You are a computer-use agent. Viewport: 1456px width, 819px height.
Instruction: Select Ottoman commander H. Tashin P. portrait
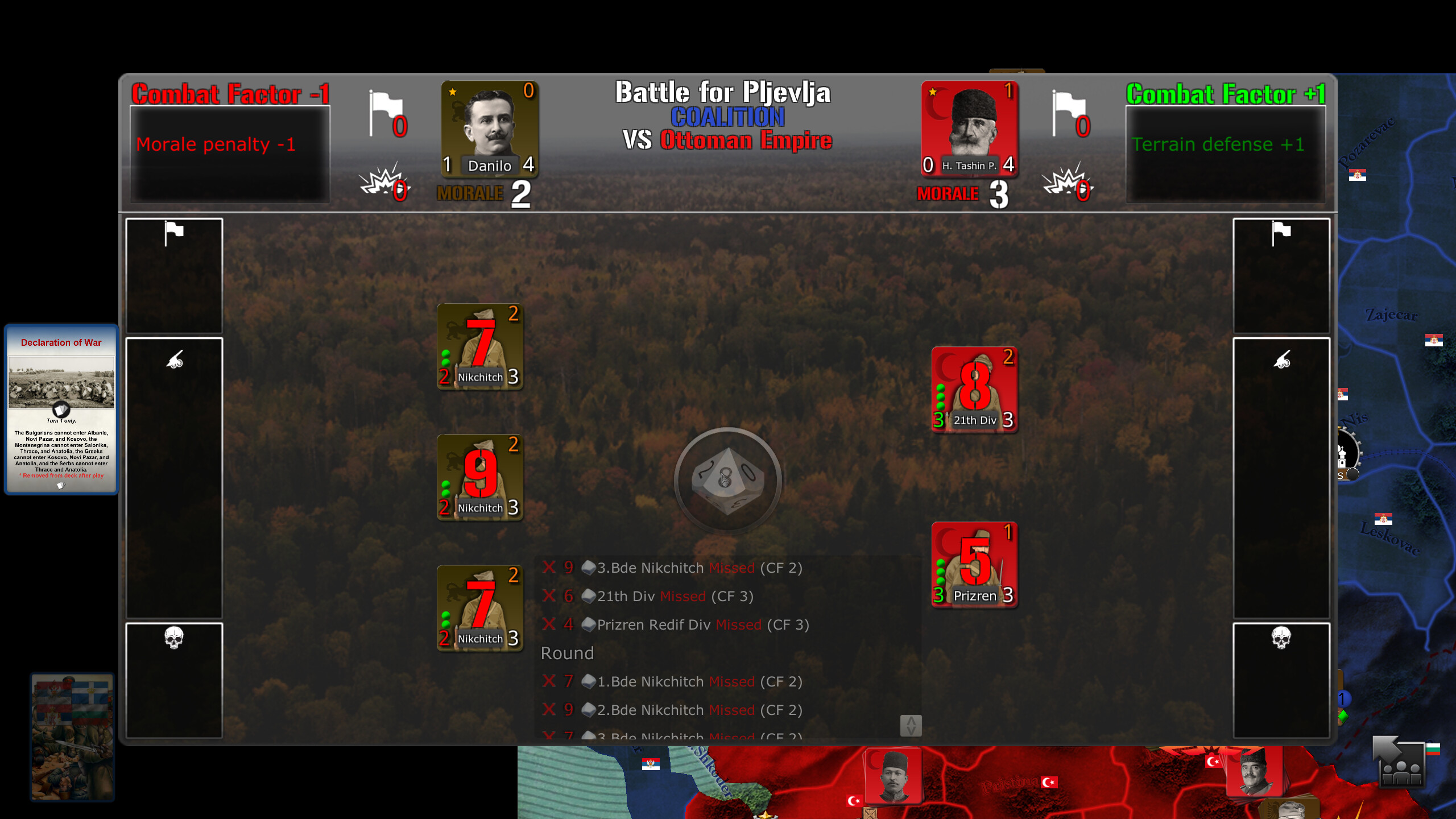pyautogui.click(x=970, y=130)
